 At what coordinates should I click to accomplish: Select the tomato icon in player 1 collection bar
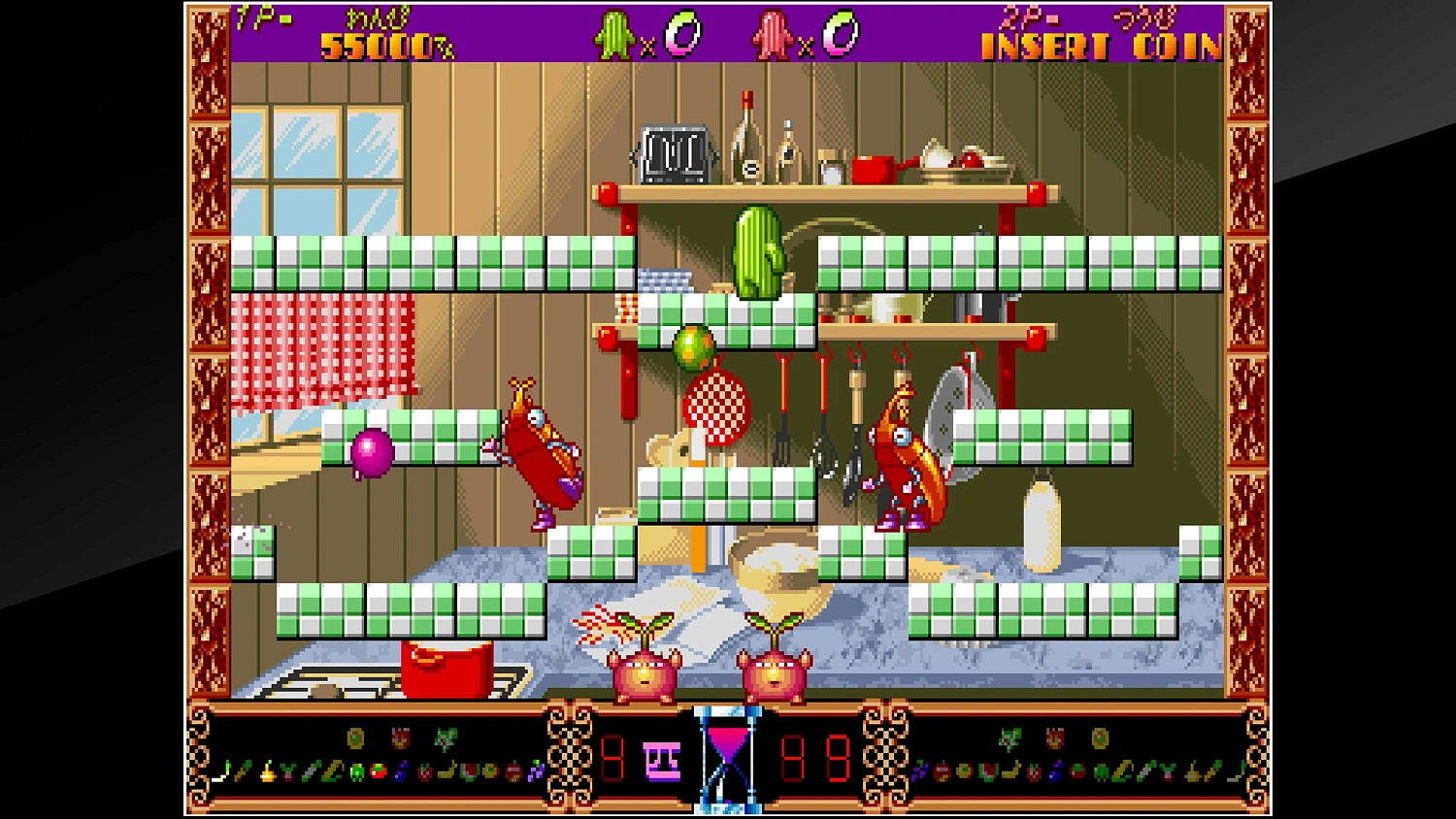pyautogui.click(x=378, y=772)
